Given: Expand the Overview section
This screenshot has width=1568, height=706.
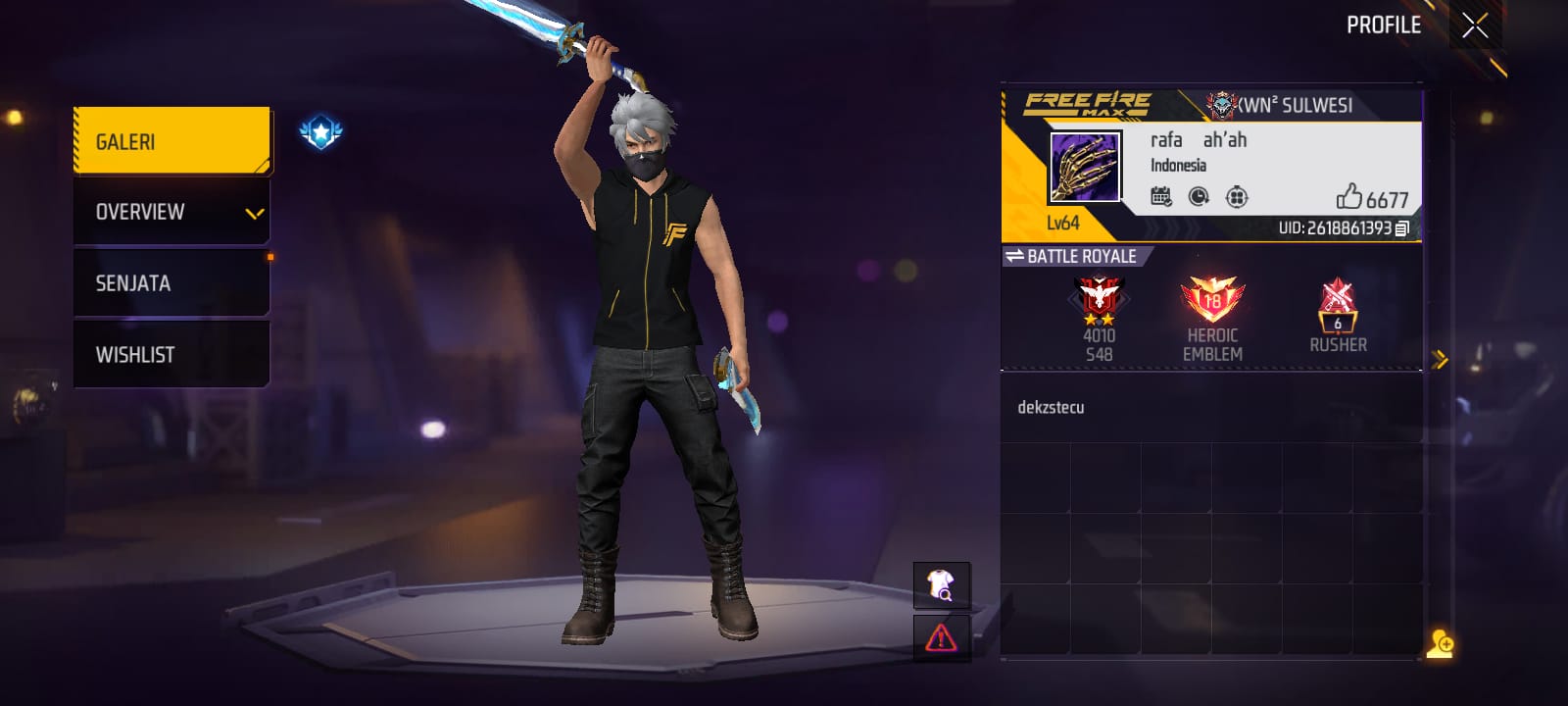Looking at the screenshot, I should 171,212.
